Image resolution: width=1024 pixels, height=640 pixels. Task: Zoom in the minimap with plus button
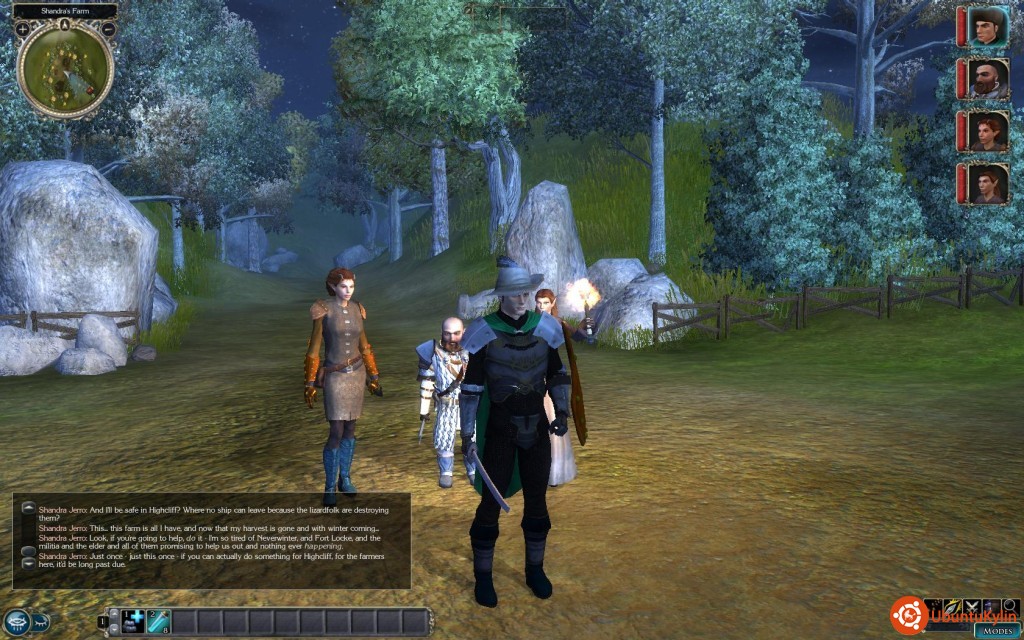tap(22, 29)
